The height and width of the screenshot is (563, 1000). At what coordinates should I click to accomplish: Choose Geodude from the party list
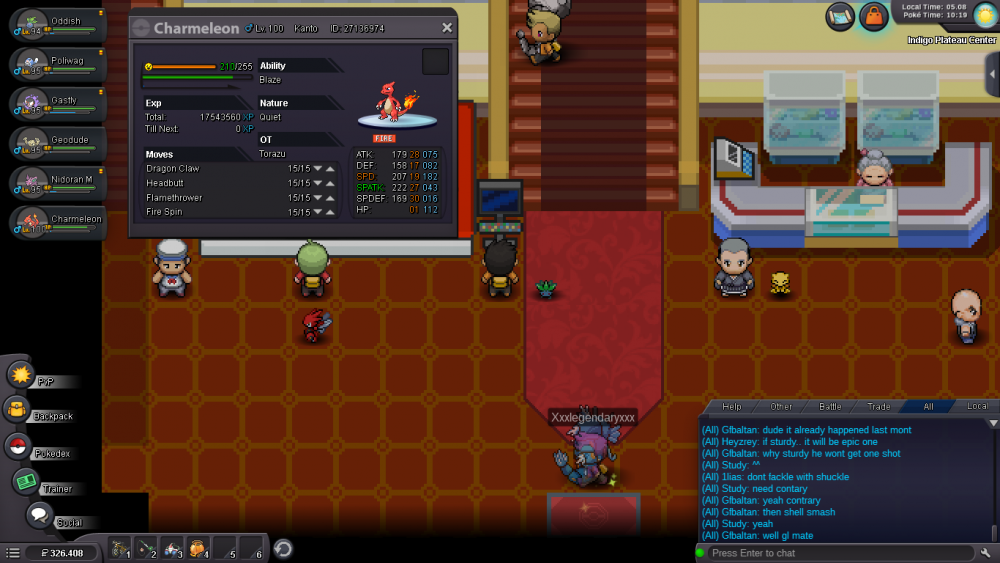[58, 143]
